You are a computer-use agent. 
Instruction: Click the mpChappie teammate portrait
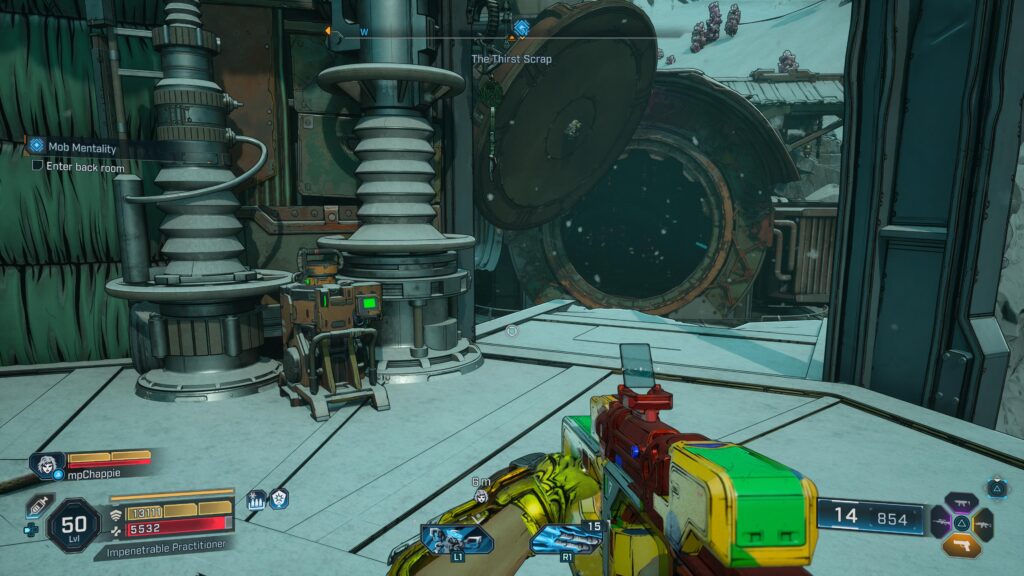pyautogui.click(x=48, y=465)
